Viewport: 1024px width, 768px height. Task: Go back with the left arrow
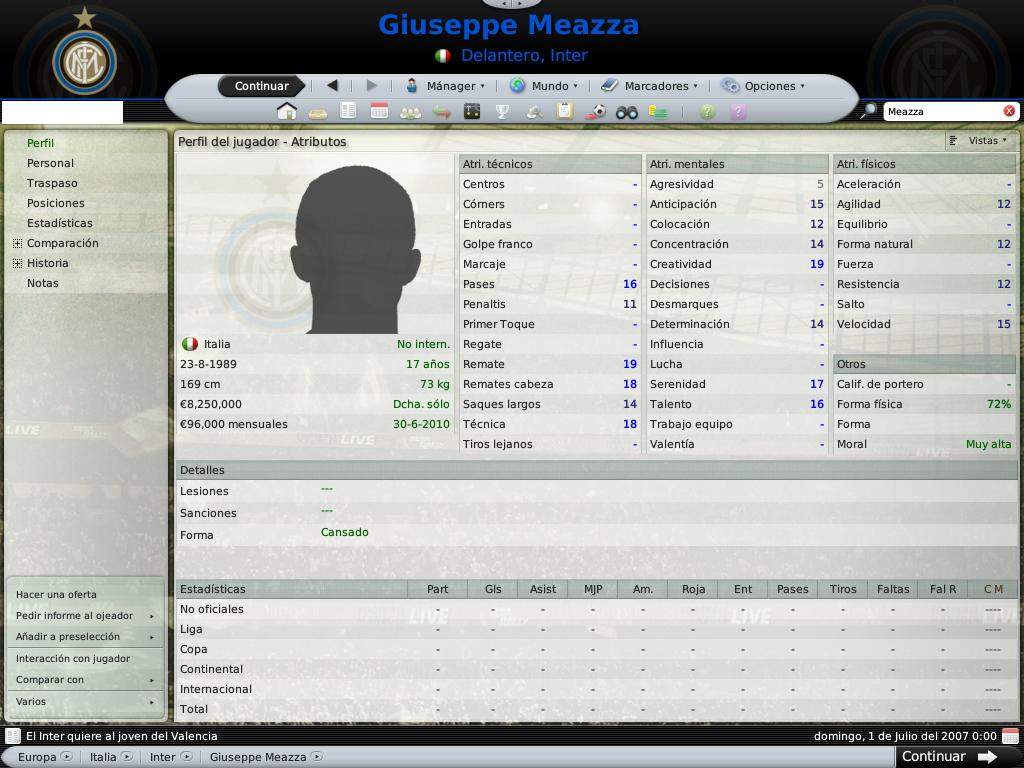click(x=332, y=86)
